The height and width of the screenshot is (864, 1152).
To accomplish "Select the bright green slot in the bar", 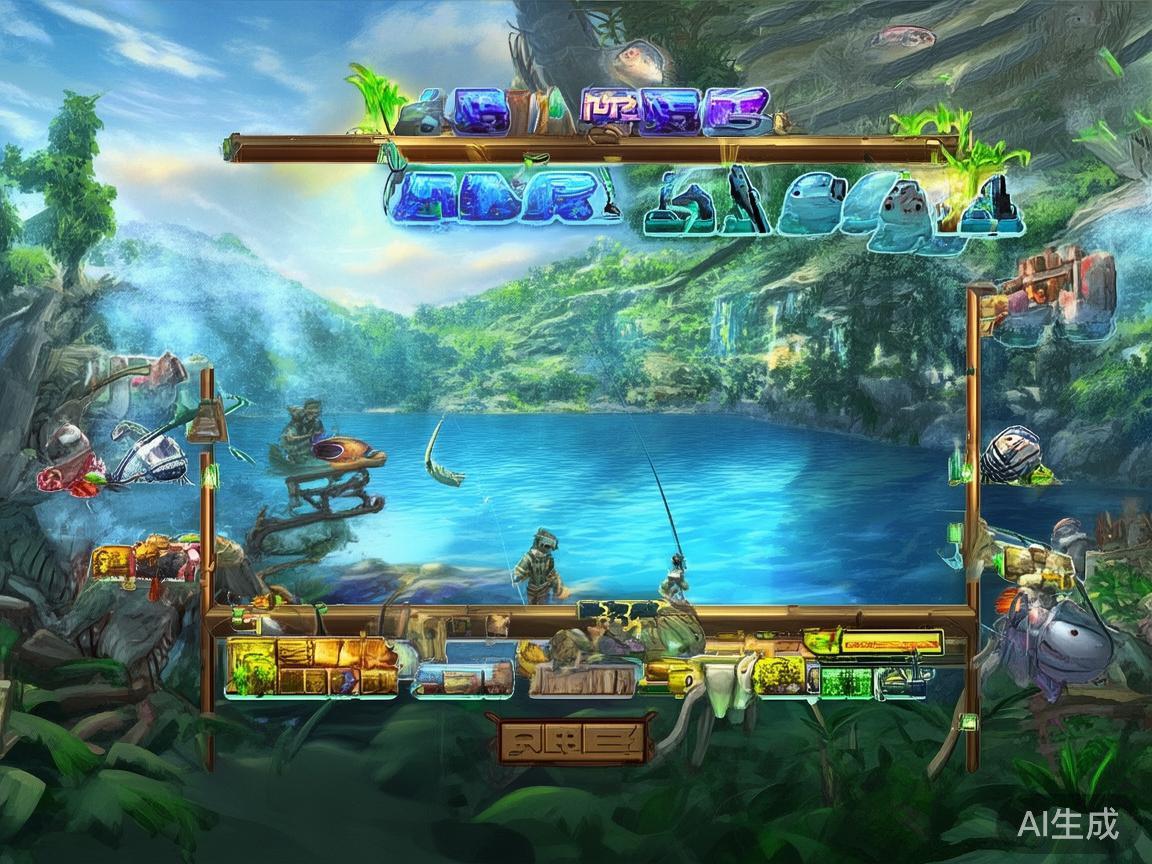I will point(846,682).
